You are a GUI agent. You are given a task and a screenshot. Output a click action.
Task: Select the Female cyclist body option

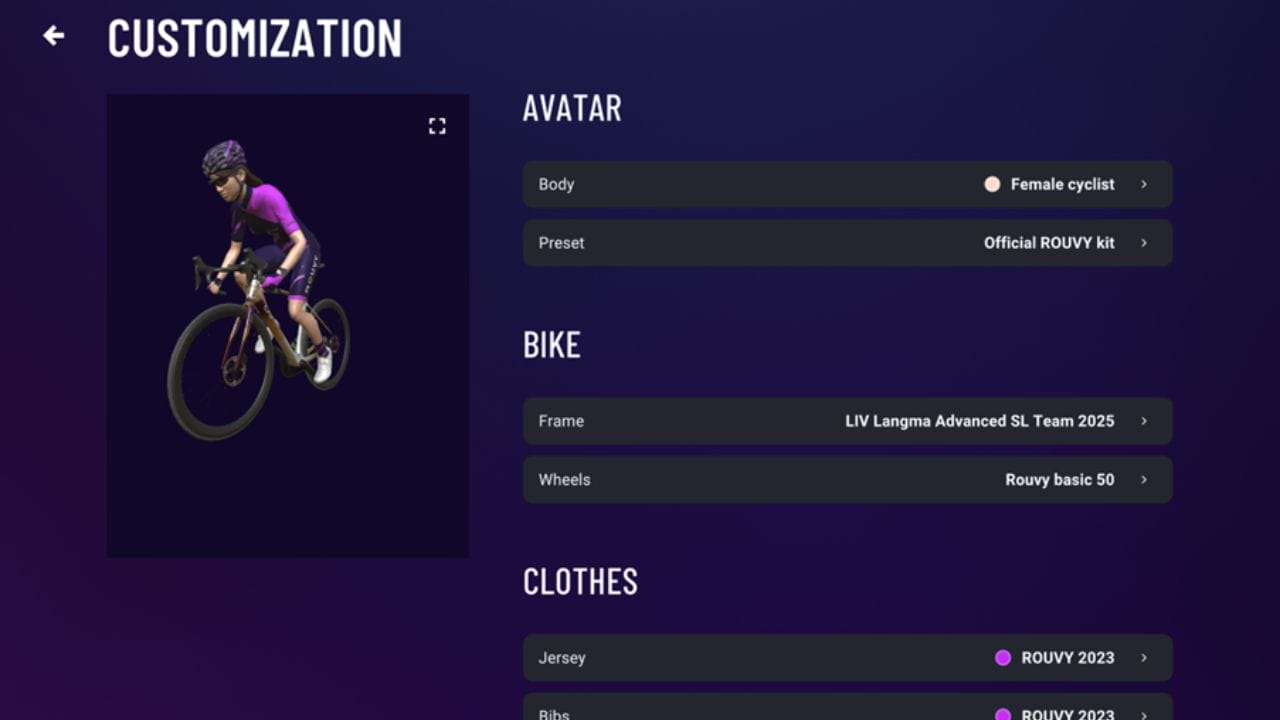tap(1064, 184)
